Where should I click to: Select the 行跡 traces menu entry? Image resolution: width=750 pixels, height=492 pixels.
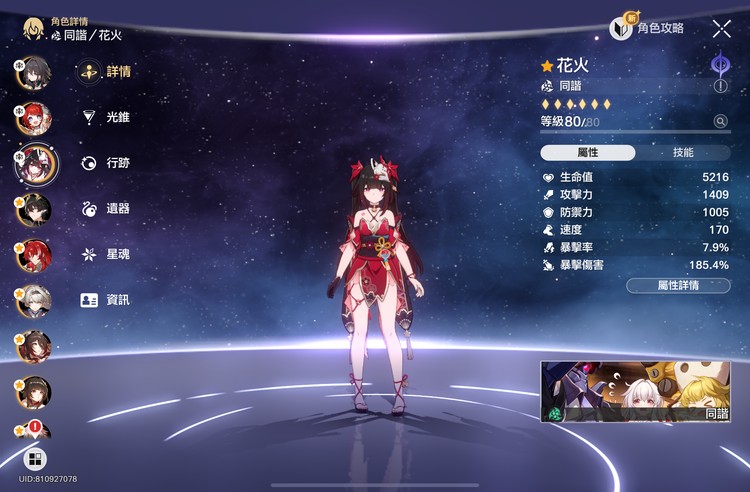coord(105,163)
